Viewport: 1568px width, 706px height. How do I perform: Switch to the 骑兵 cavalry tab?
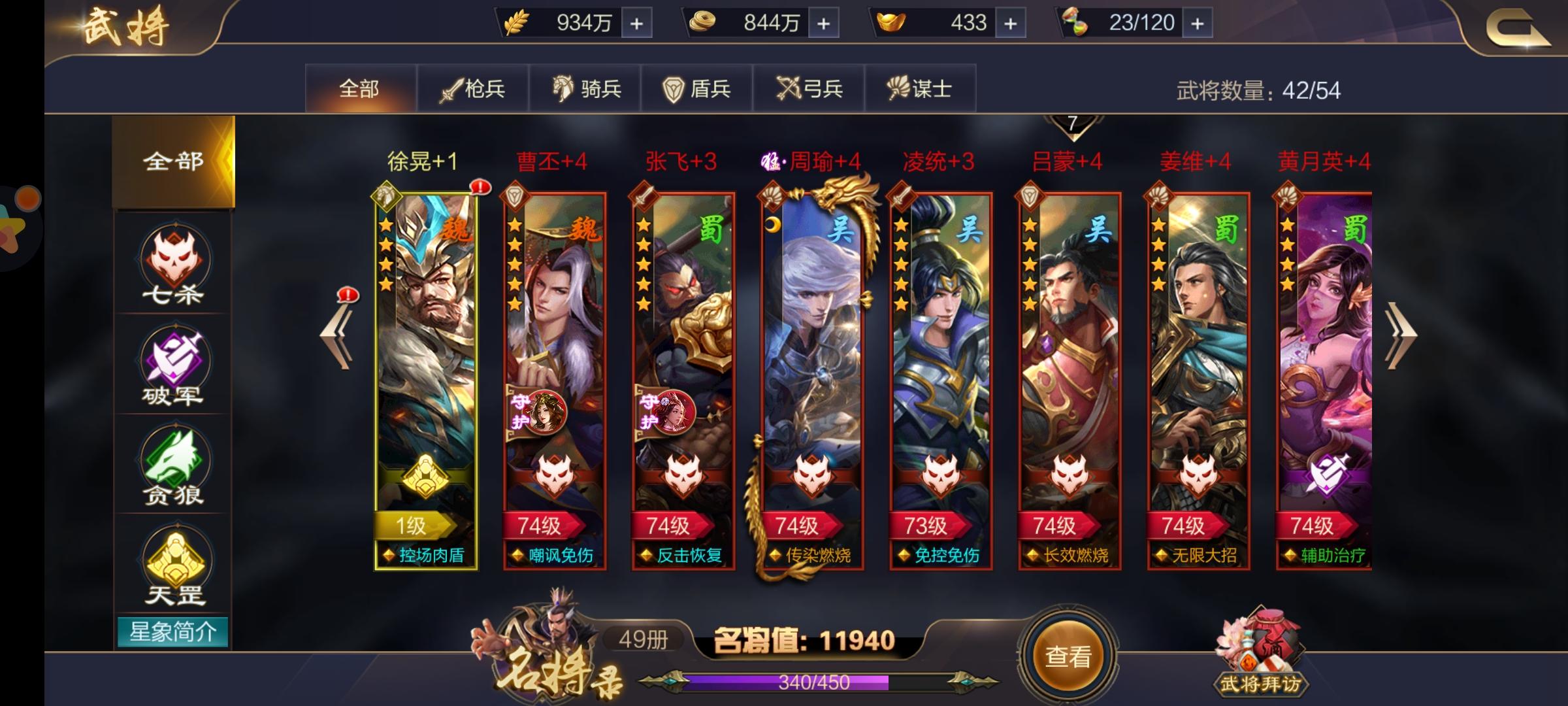click(587, 87)
